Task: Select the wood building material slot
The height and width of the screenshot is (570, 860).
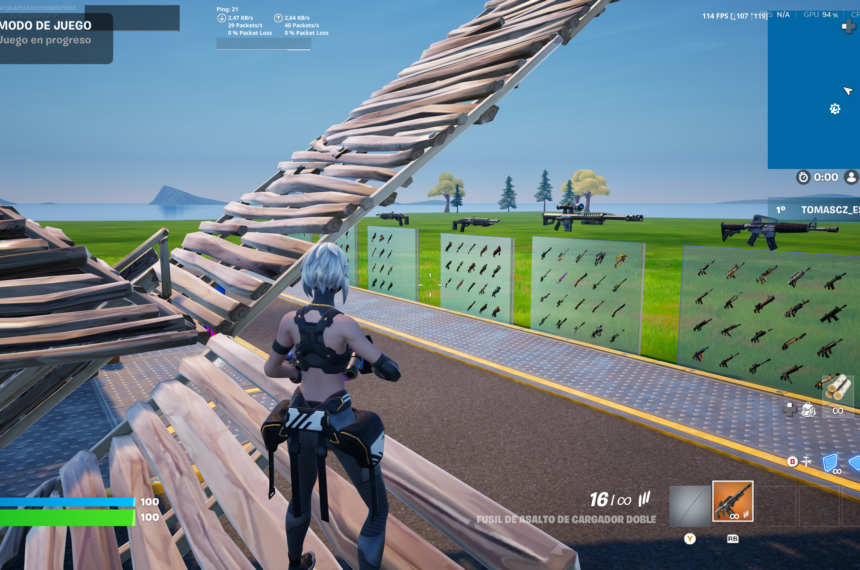Action: 838,388
